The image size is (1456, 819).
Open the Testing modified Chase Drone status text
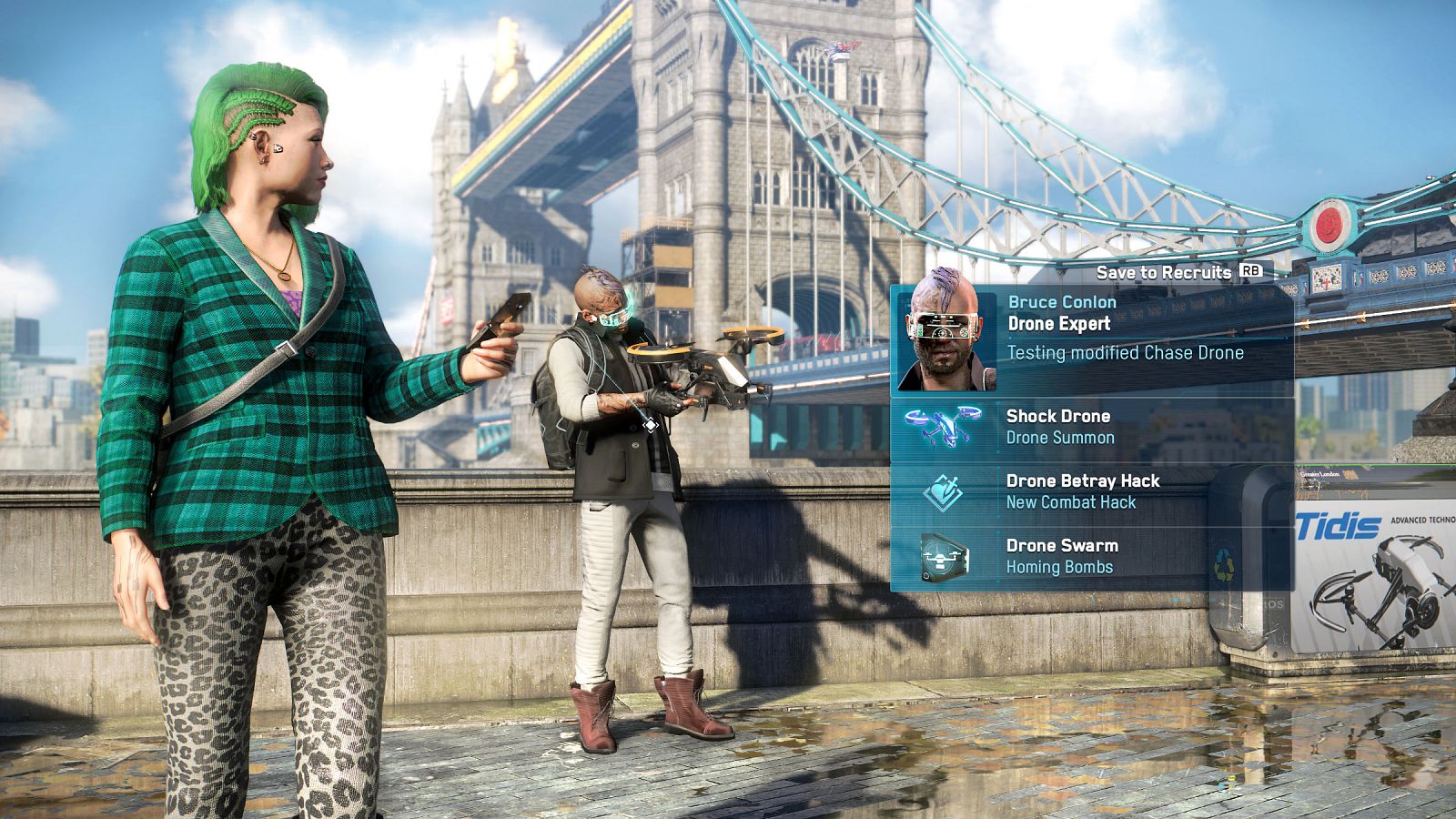1123,354
